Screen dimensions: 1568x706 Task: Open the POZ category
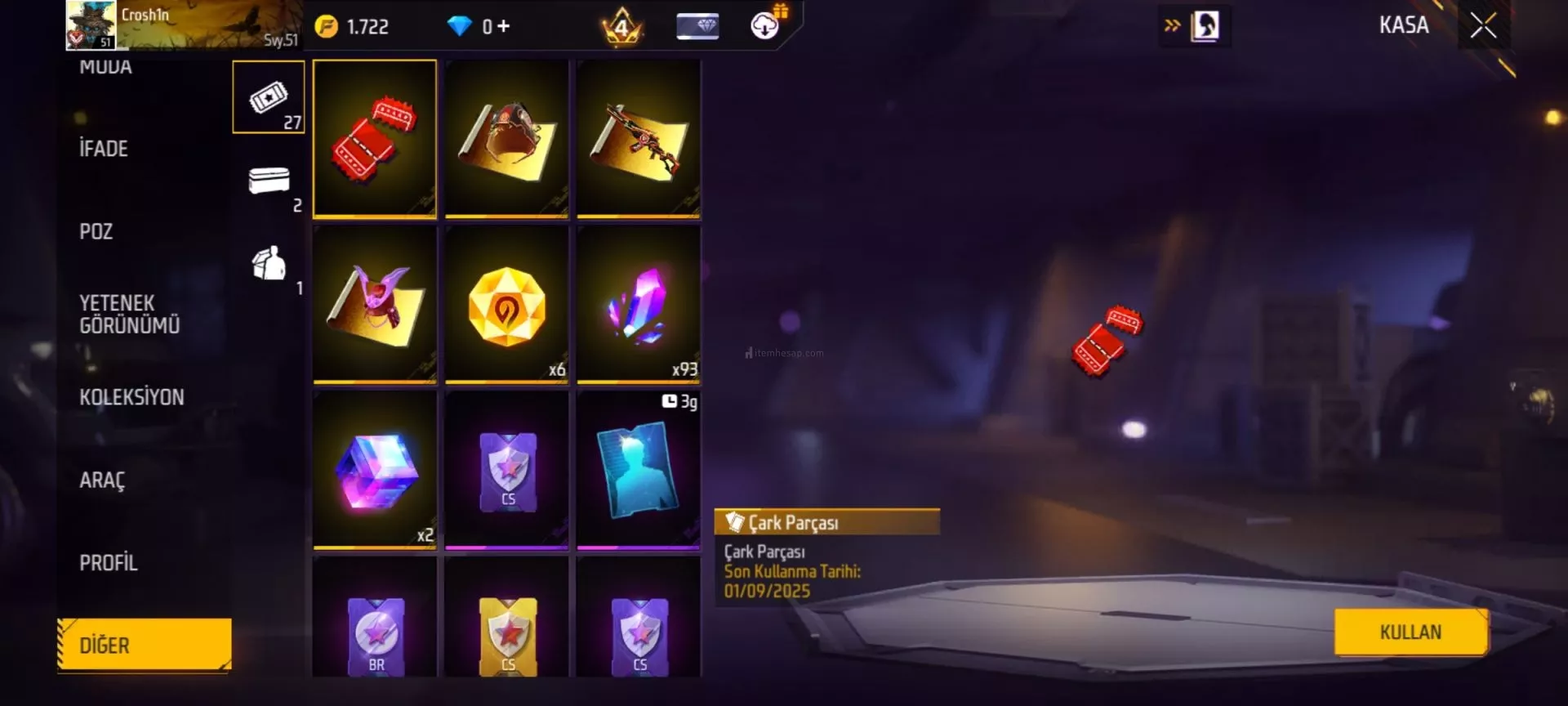(96, 231)
